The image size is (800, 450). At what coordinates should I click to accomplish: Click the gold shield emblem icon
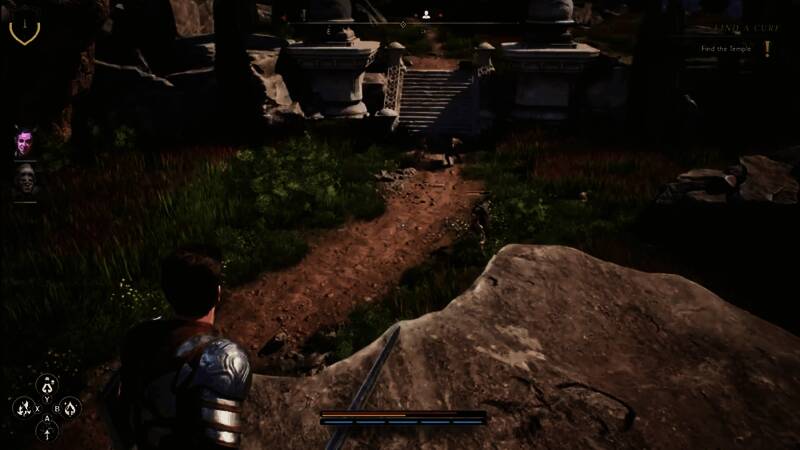tap(24, 27)
